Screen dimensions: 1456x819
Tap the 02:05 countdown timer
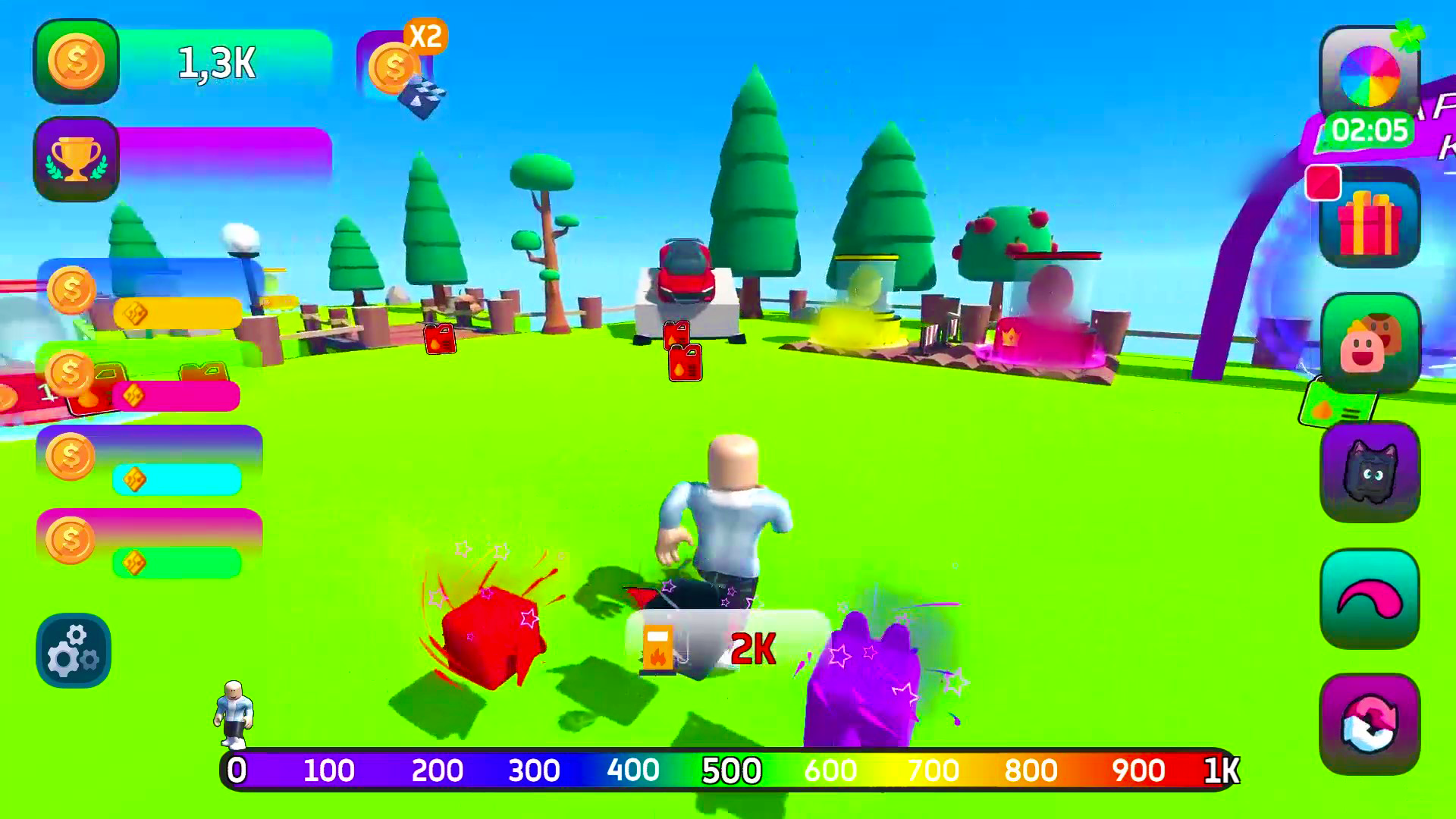tap(1370, 130)
